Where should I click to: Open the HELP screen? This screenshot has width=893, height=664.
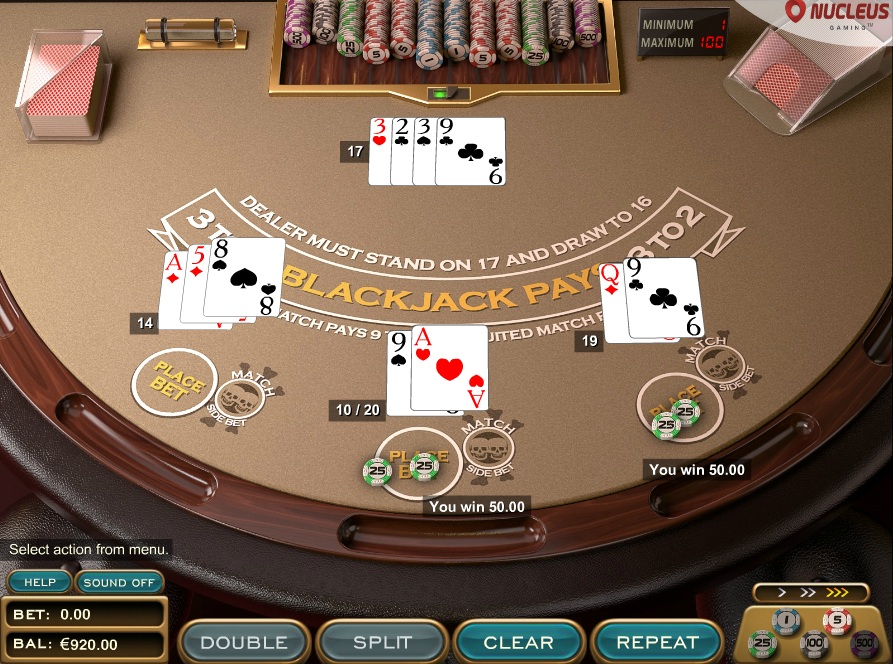tap(40, 582)
